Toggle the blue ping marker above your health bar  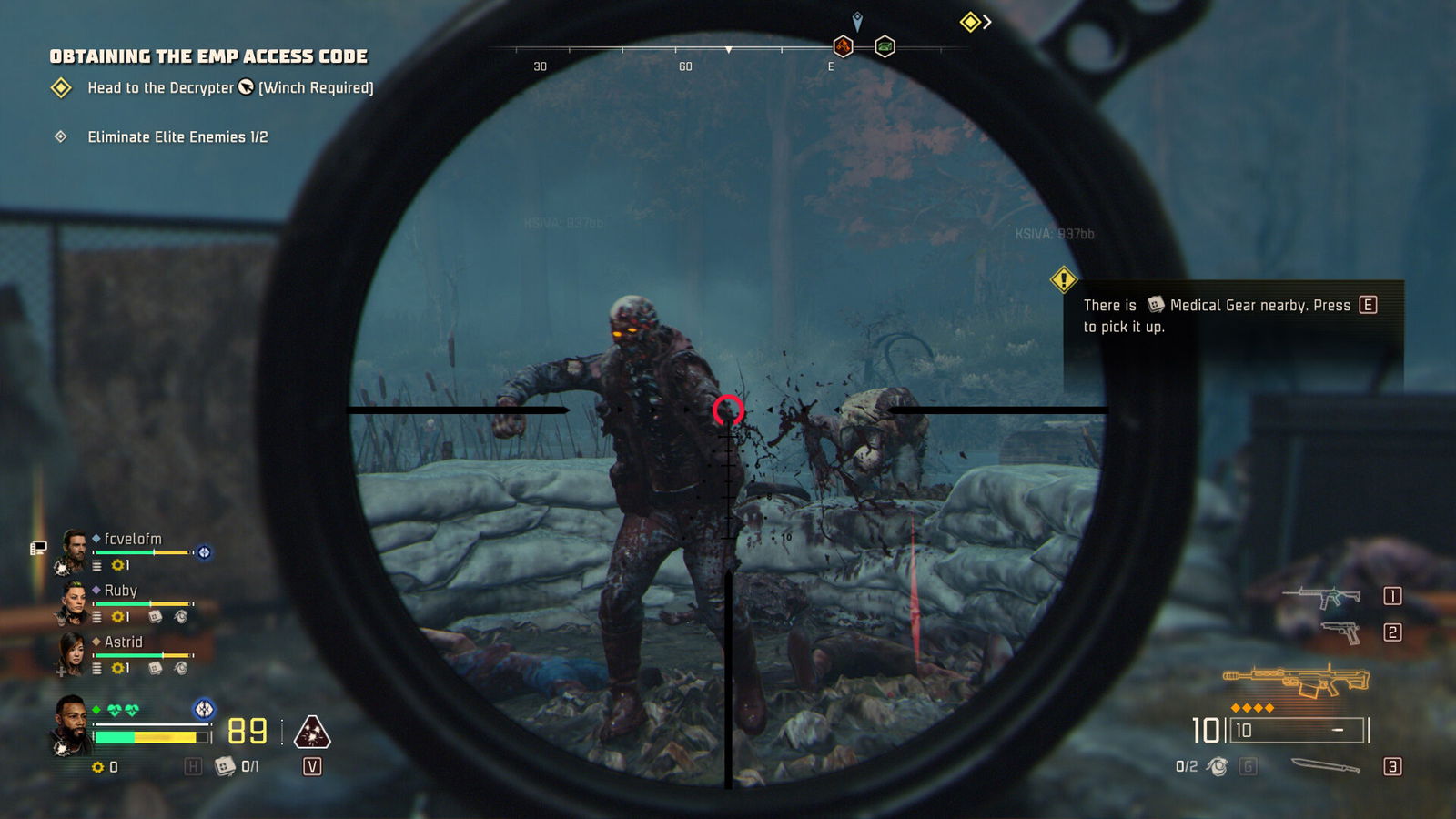coord(204,708)
